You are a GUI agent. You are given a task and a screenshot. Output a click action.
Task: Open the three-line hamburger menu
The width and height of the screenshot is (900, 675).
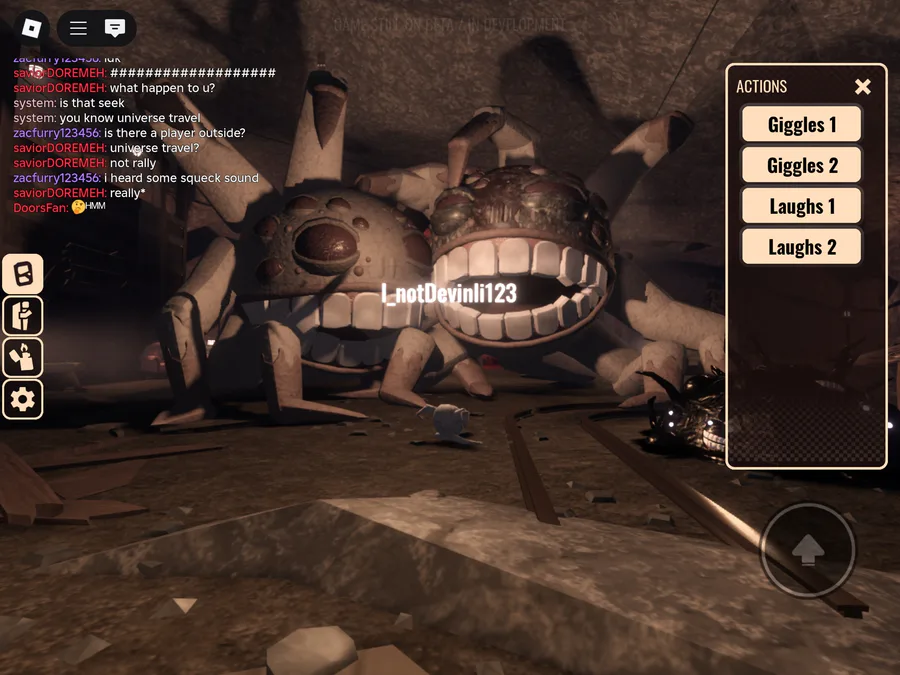[78, 28]
